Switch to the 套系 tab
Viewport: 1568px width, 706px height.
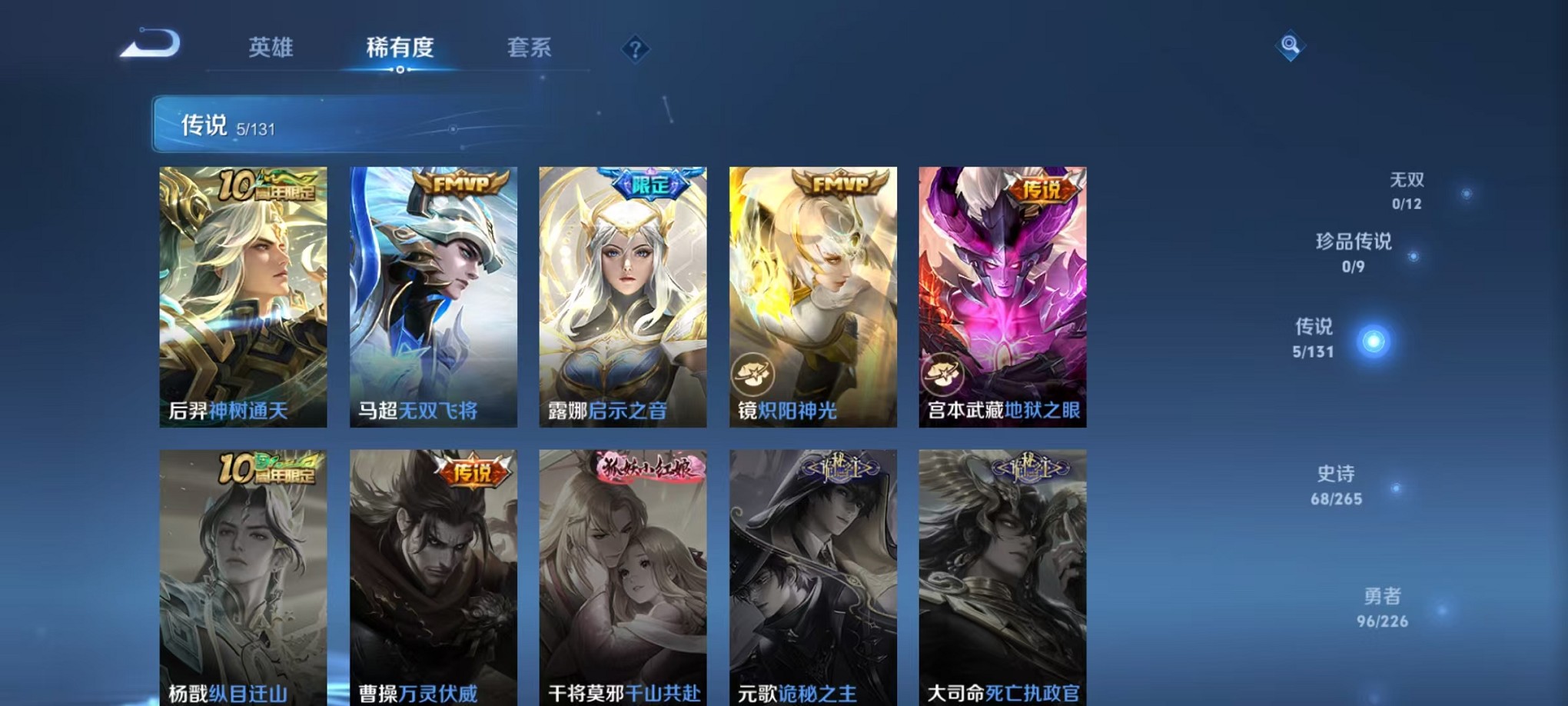[530, 48]
